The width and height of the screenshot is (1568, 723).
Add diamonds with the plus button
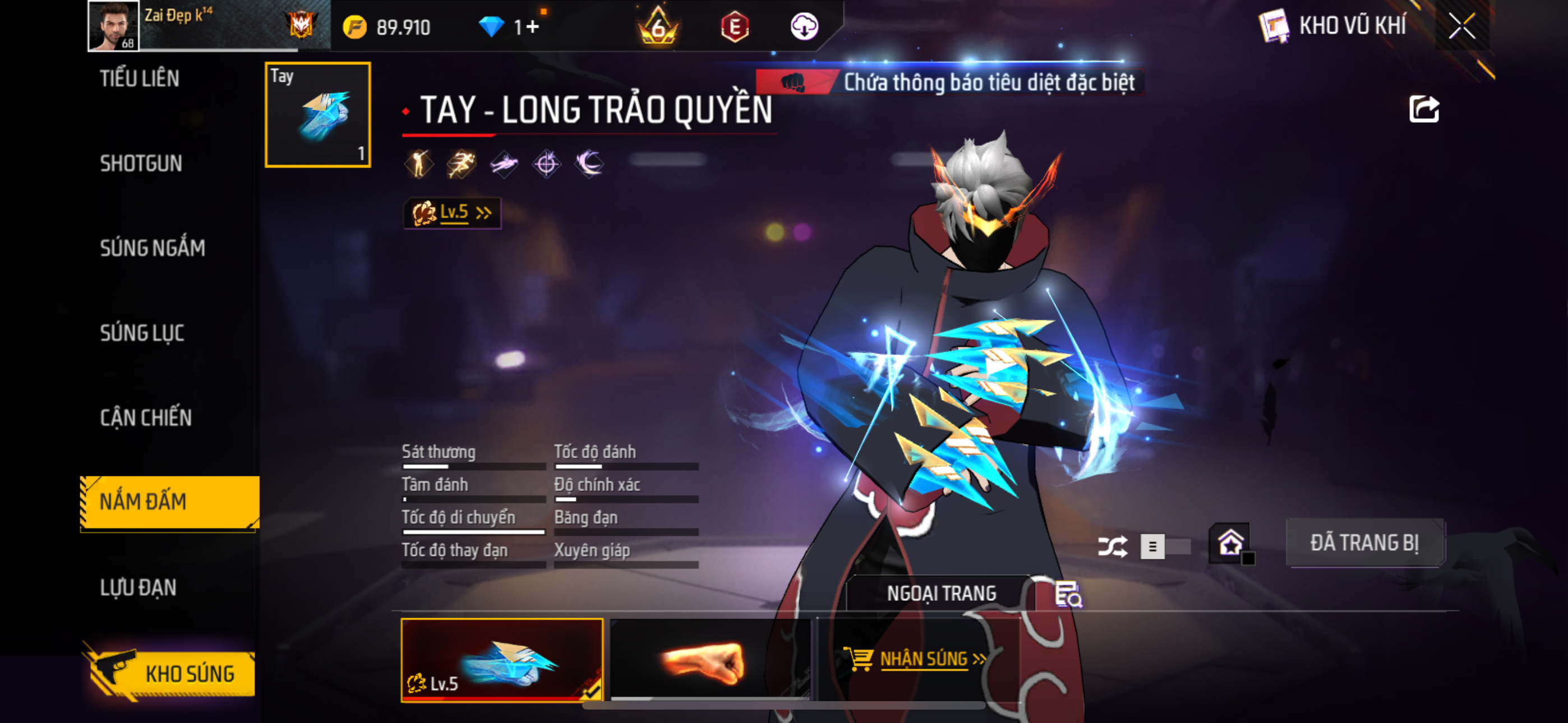point(533,27)
